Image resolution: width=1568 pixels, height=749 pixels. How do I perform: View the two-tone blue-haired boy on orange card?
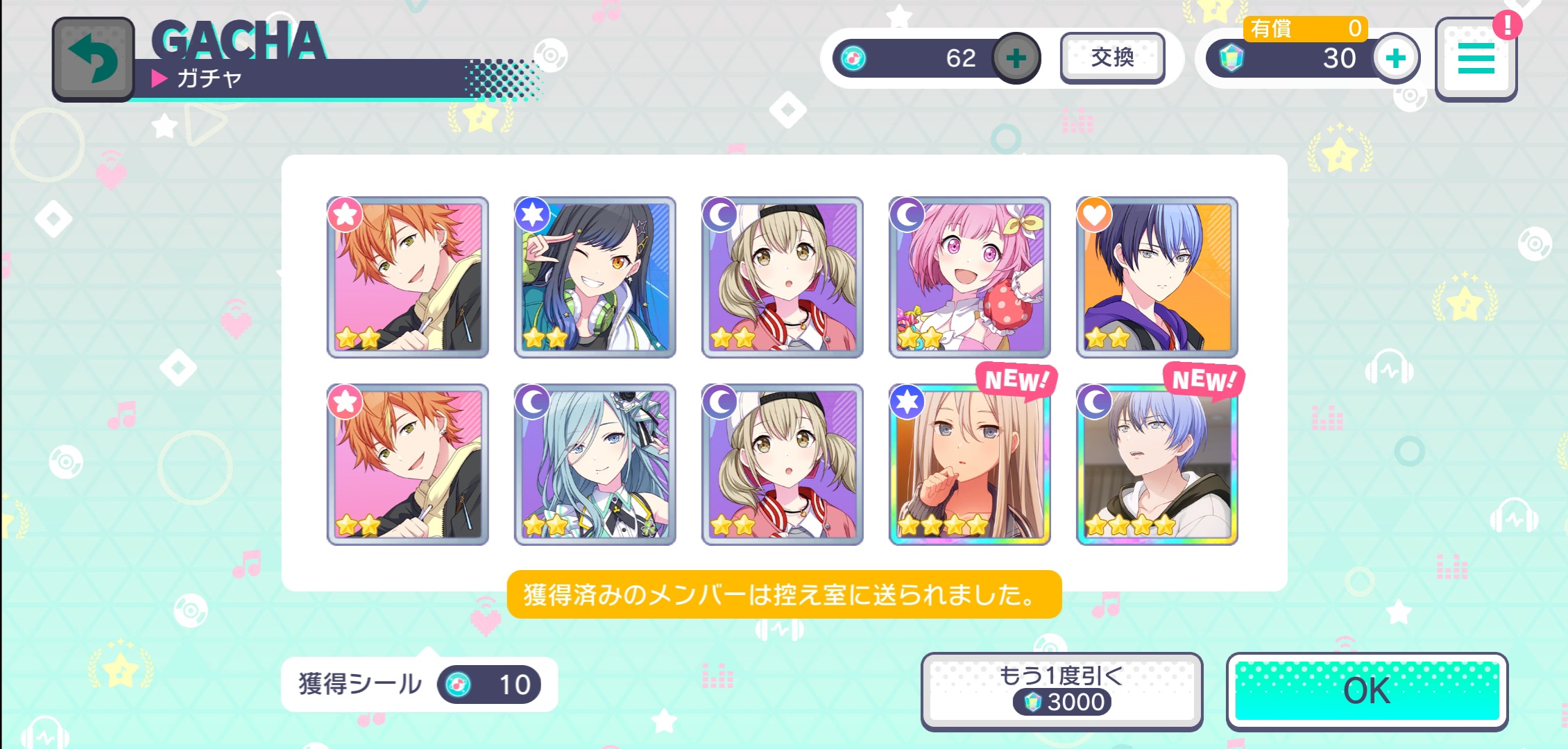pyautogui.click(x=1157, y=277)
